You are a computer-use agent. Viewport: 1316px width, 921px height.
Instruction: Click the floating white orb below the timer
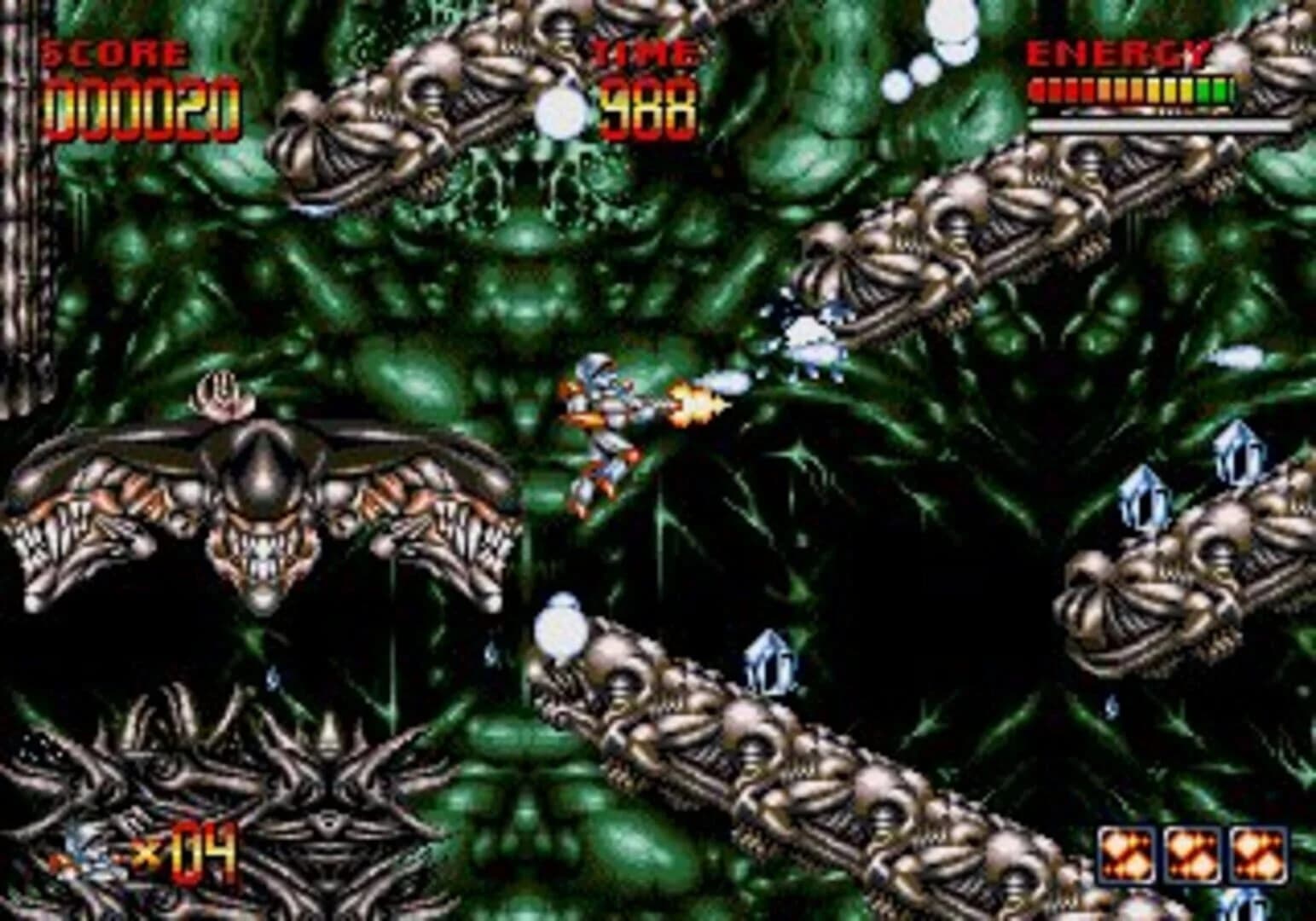[563, 111]
